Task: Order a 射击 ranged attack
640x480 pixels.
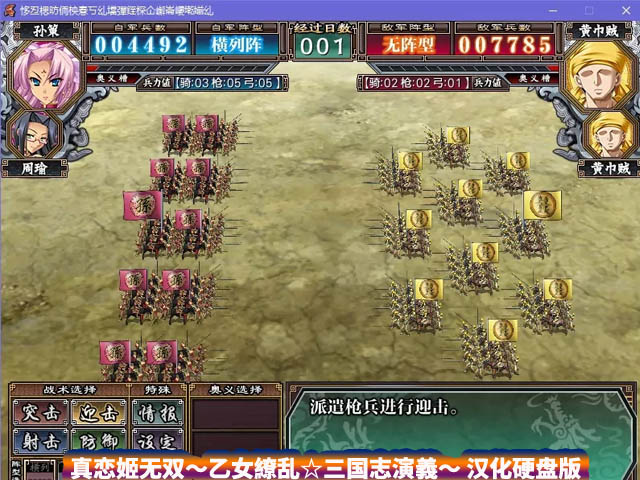Action: (x=40, y=441)
